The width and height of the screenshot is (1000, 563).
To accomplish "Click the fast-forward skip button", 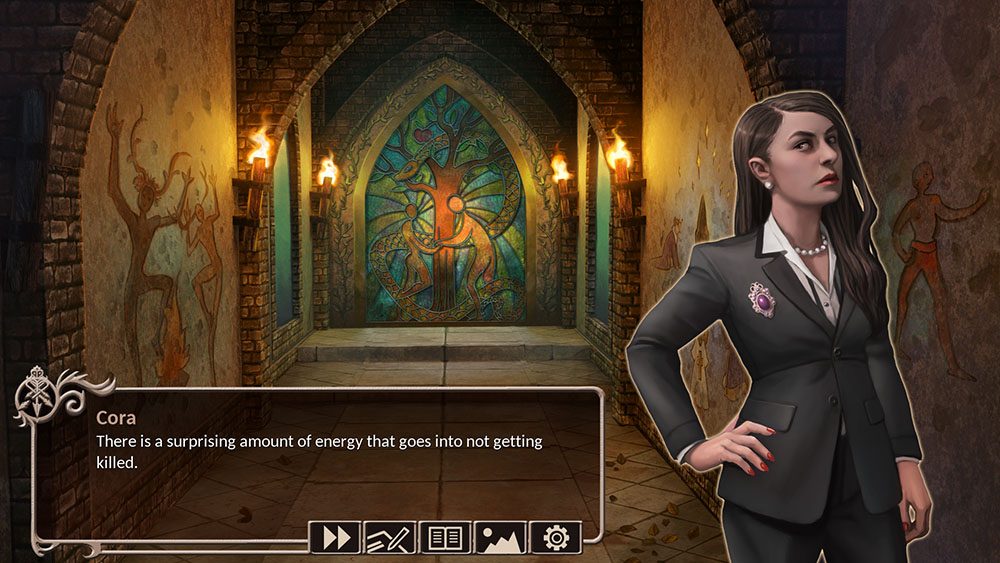I will 336,538.
